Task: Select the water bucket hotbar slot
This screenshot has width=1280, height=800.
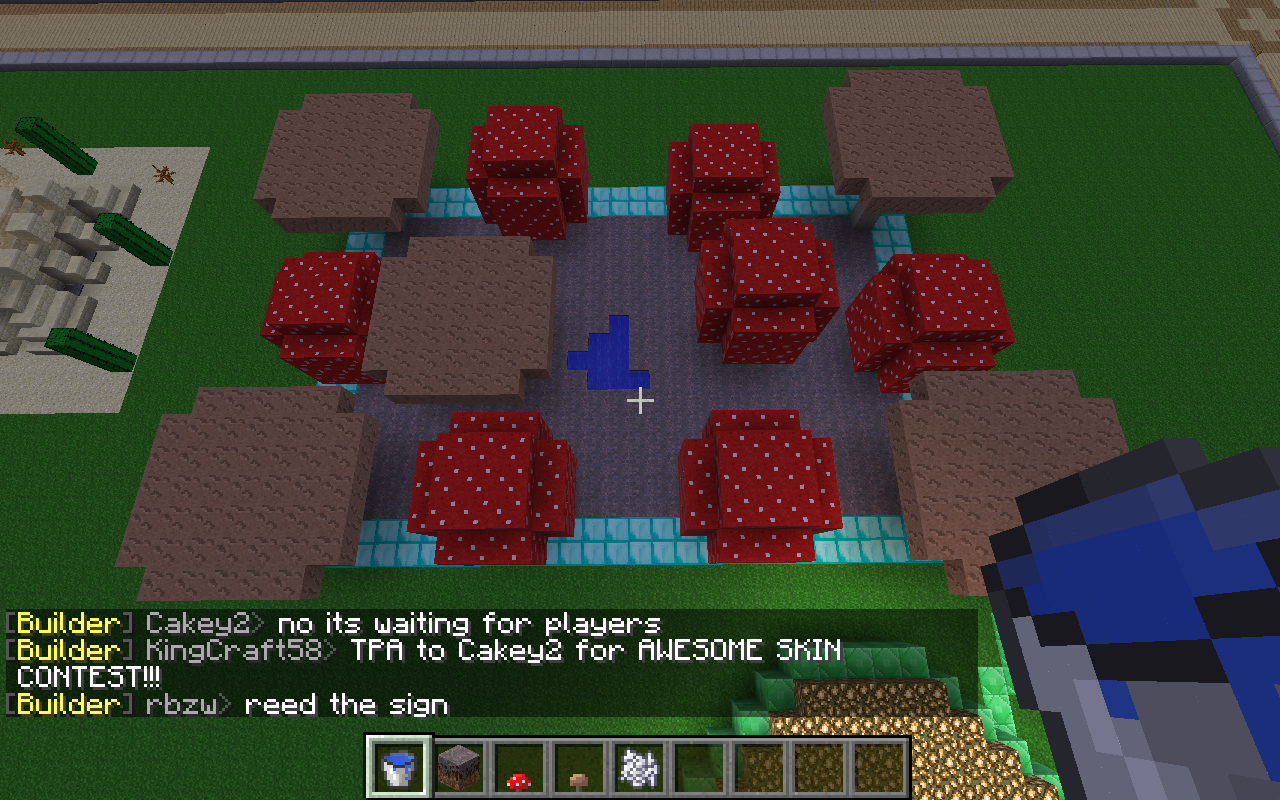Action: pos(399,768)
